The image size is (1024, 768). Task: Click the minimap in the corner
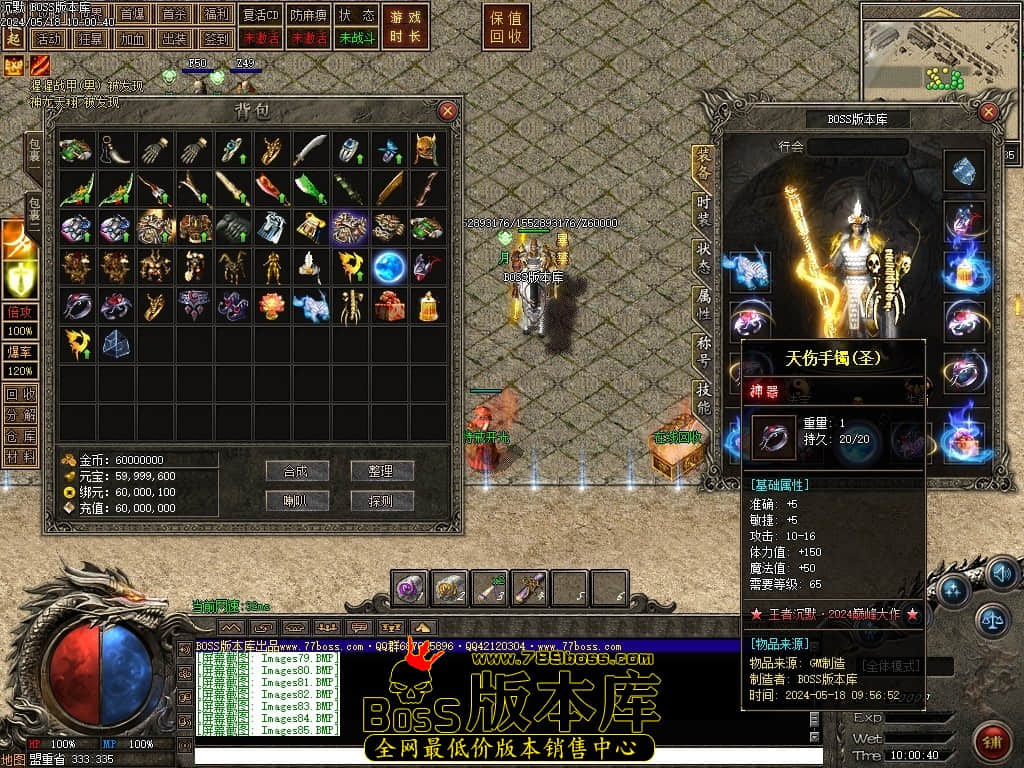click(940, 48)
